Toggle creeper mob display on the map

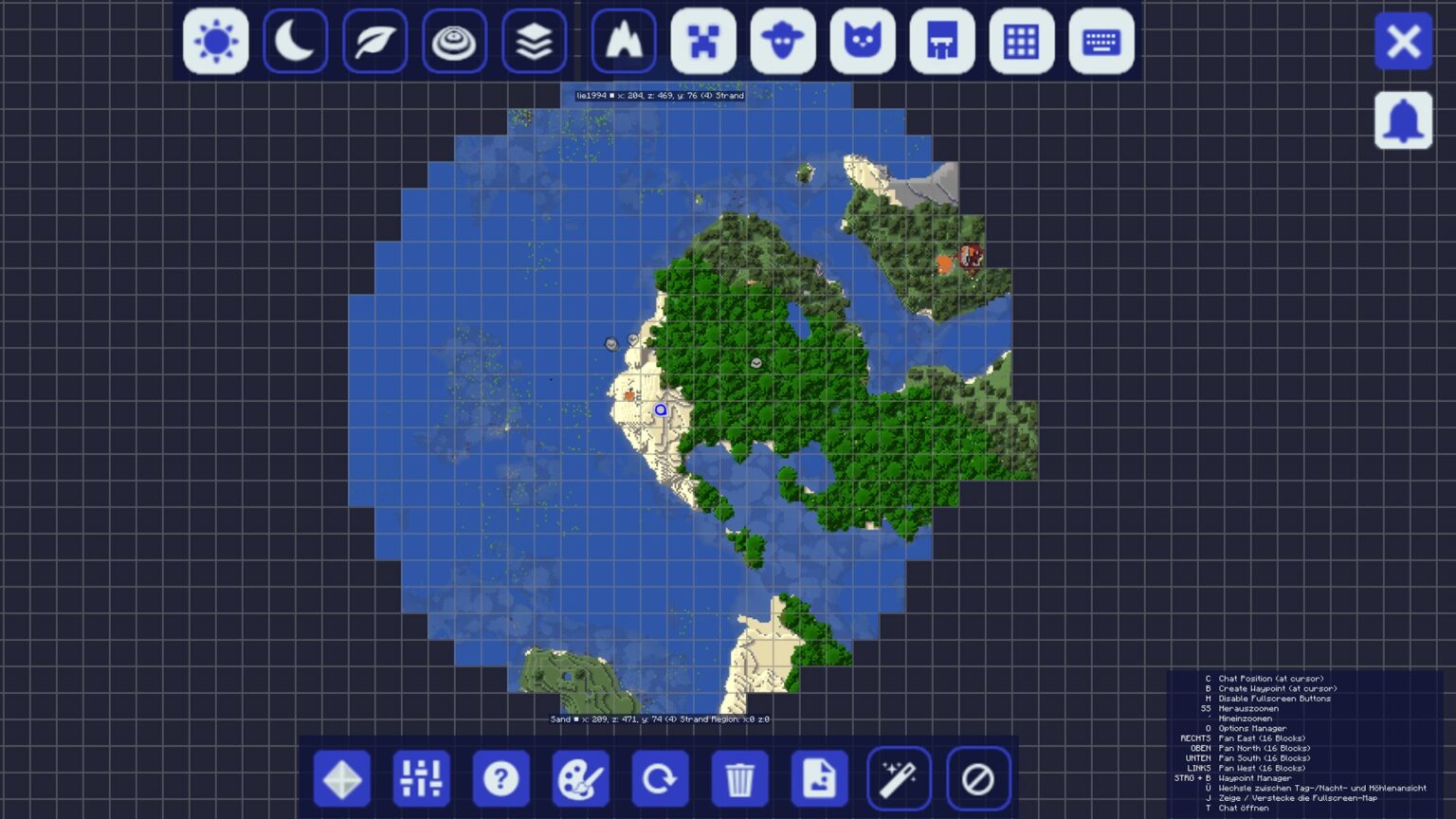[x=704, y=42]
